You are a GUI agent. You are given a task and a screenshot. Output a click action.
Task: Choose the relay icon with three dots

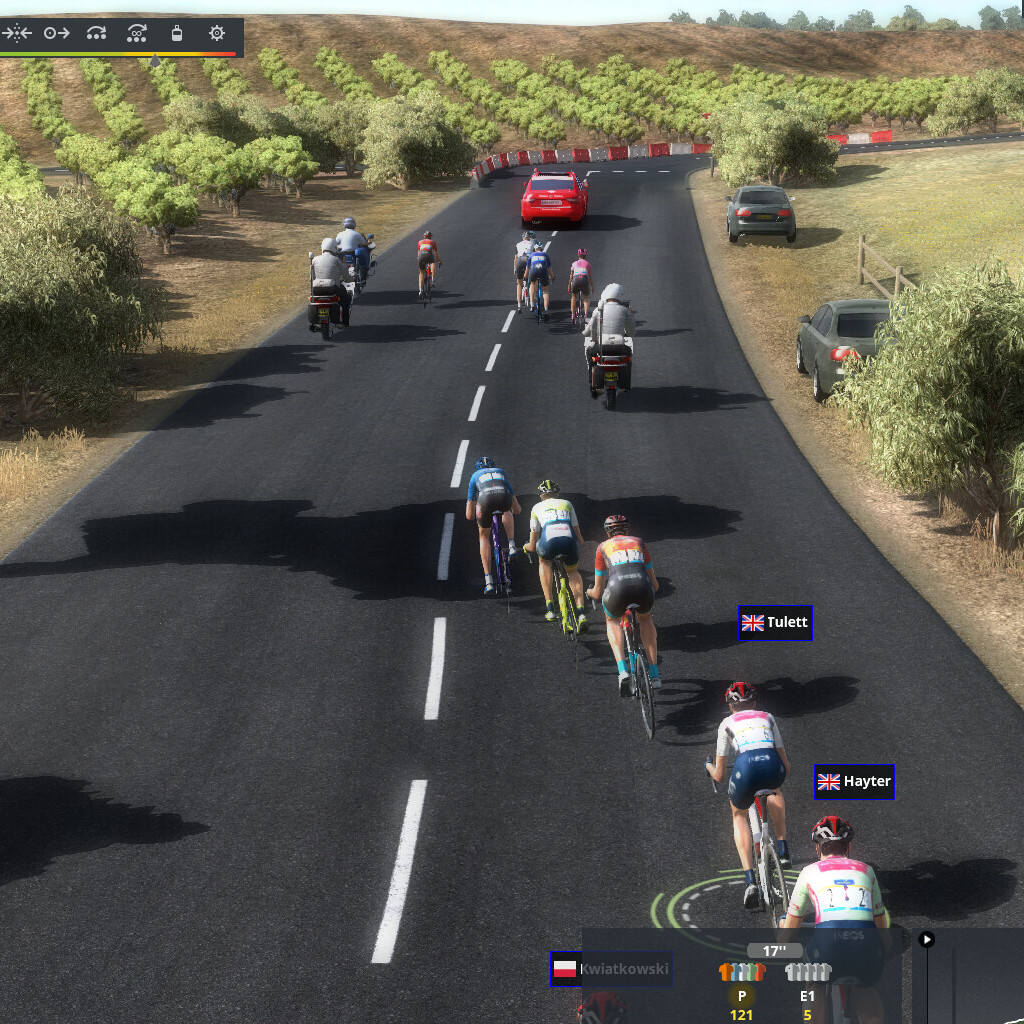96,33
